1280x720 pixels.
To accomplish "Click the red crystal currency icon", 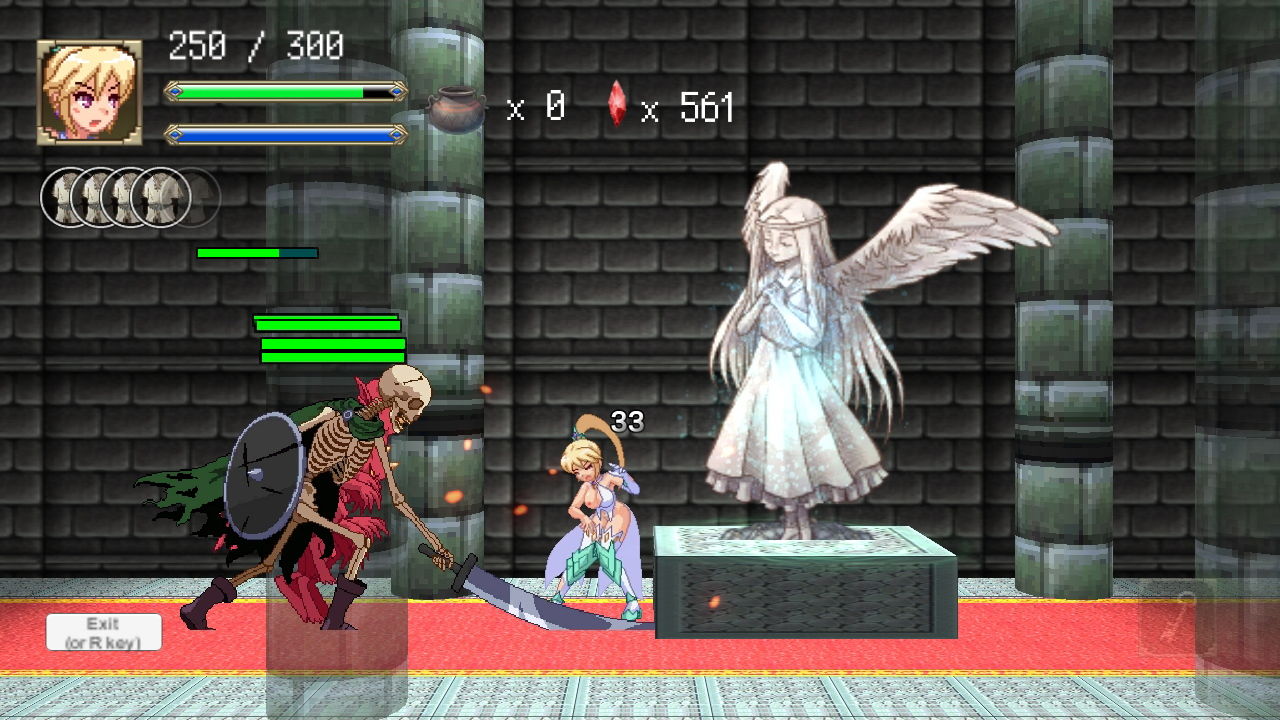I will 617,106.
